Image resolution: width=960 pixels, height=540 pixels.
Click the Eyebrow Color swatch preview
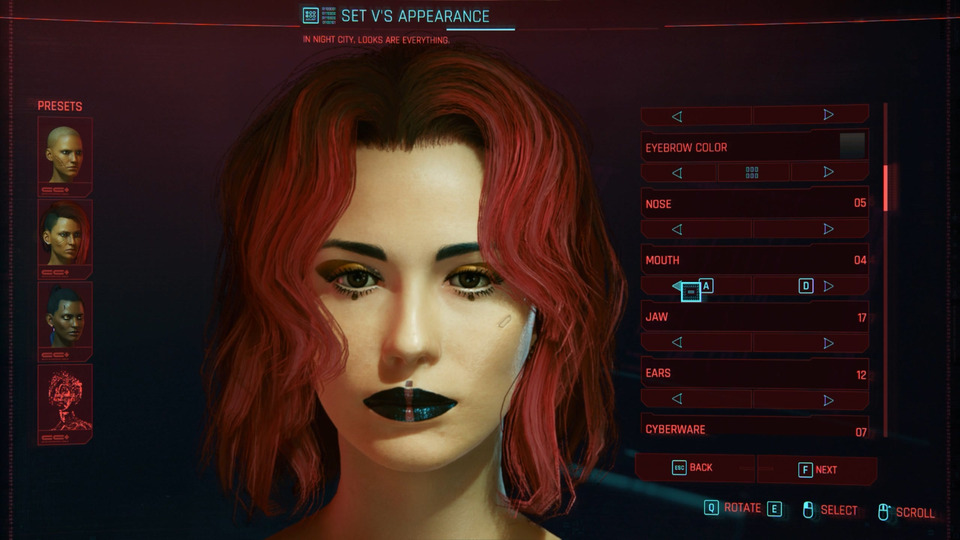tap(852, 146)
